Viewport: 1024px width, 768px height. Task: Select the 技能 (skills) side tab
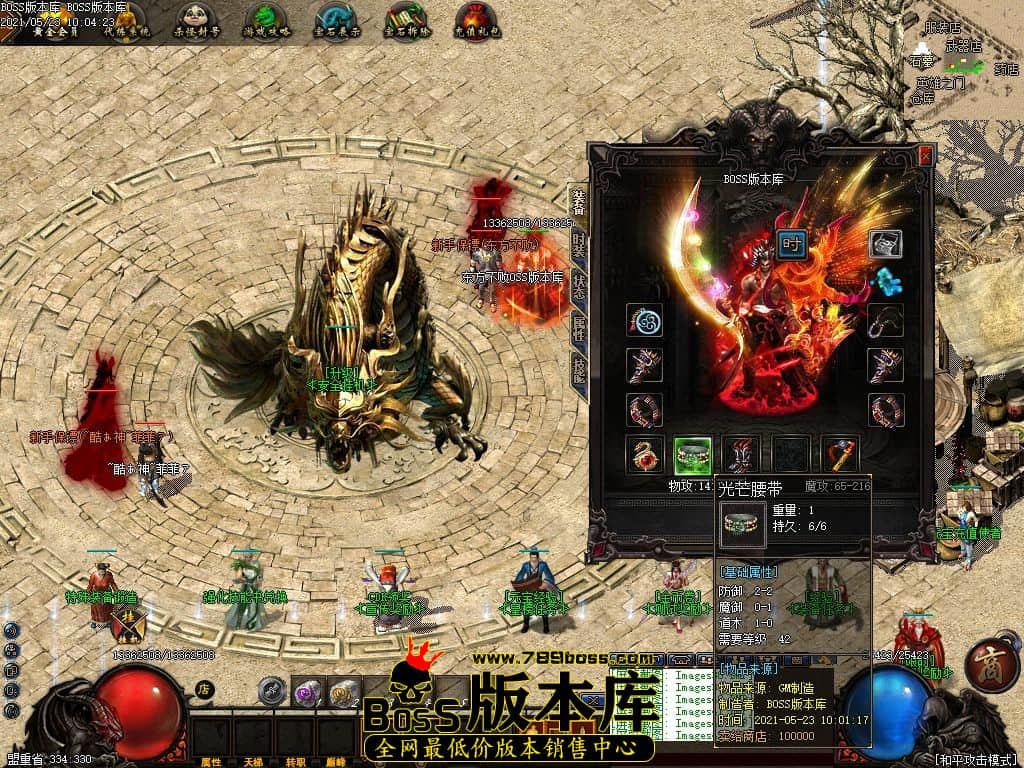[579, 368]
